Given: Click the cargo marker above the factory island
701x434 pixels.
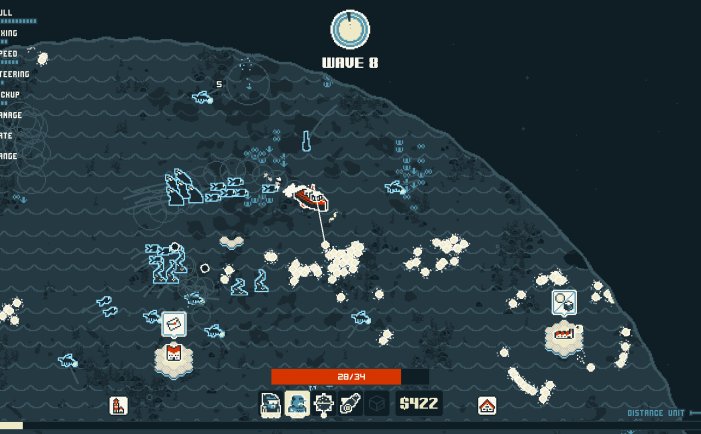Looking at the screenshot, I should coord(563,300).
